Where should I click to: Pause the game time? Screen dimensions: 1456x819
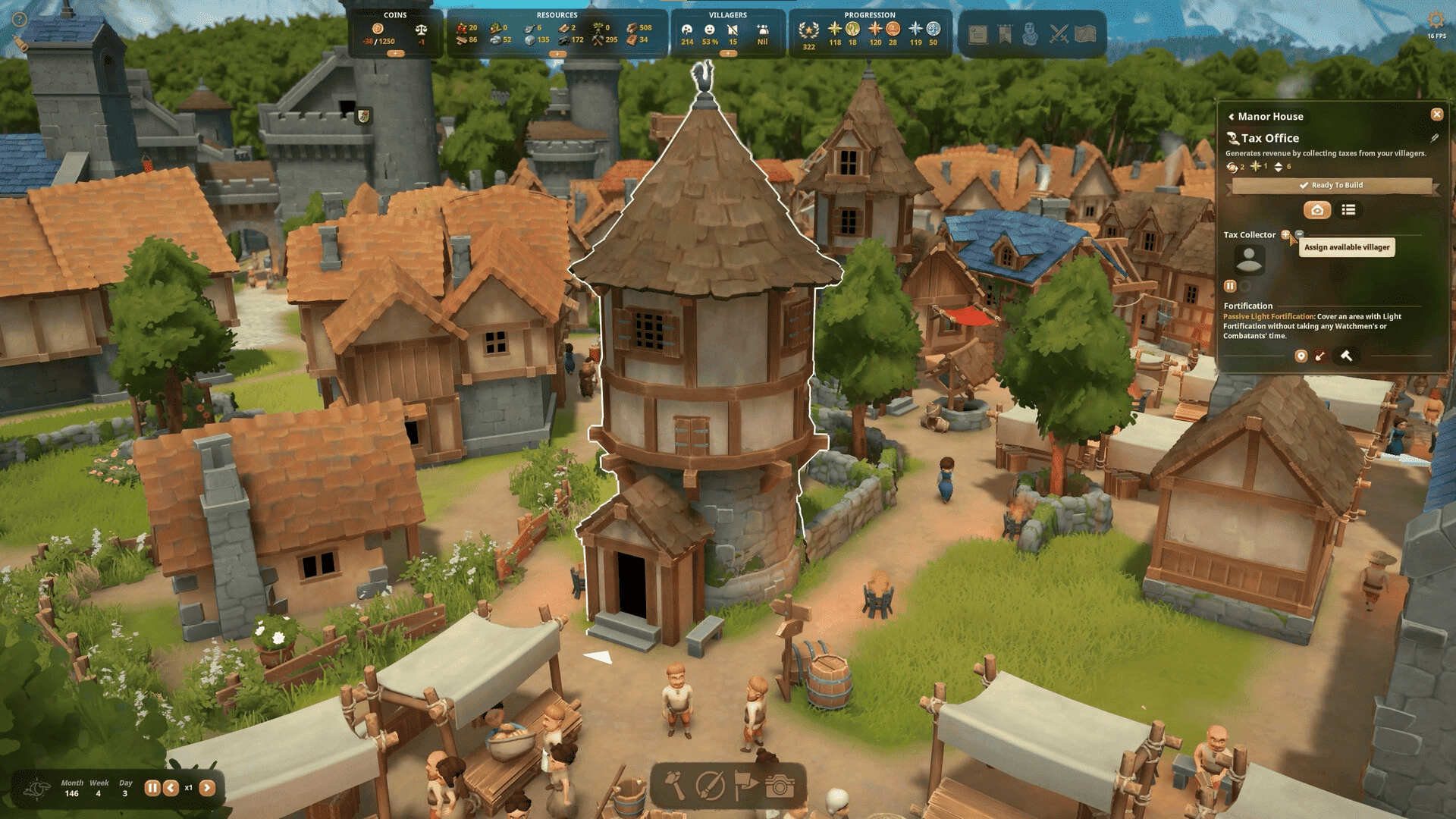(152, 788)
